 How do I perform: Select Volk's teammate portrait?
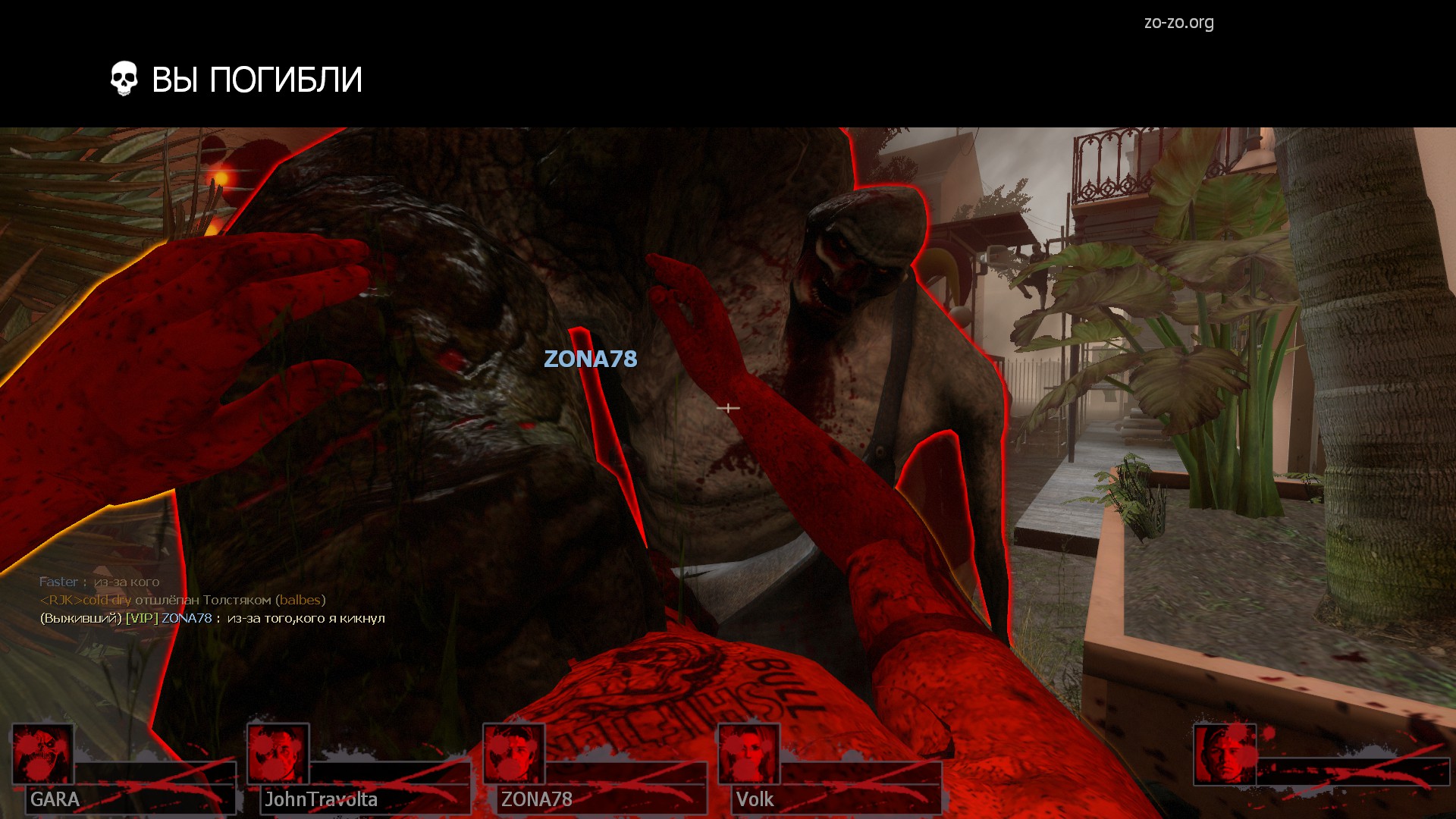(749, 754)
